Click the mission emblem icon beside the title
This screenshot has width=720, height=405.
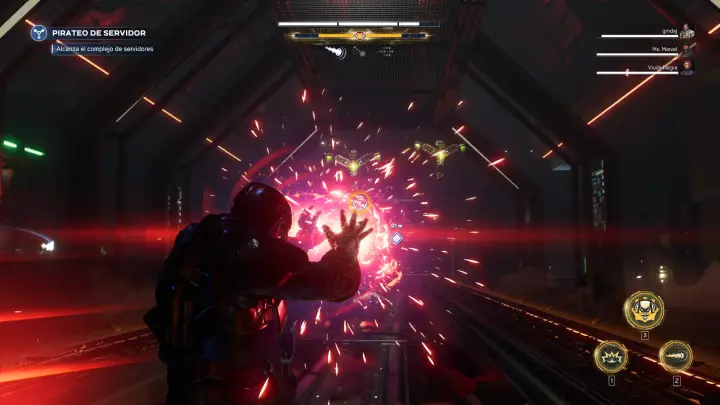tap(38, 33)
